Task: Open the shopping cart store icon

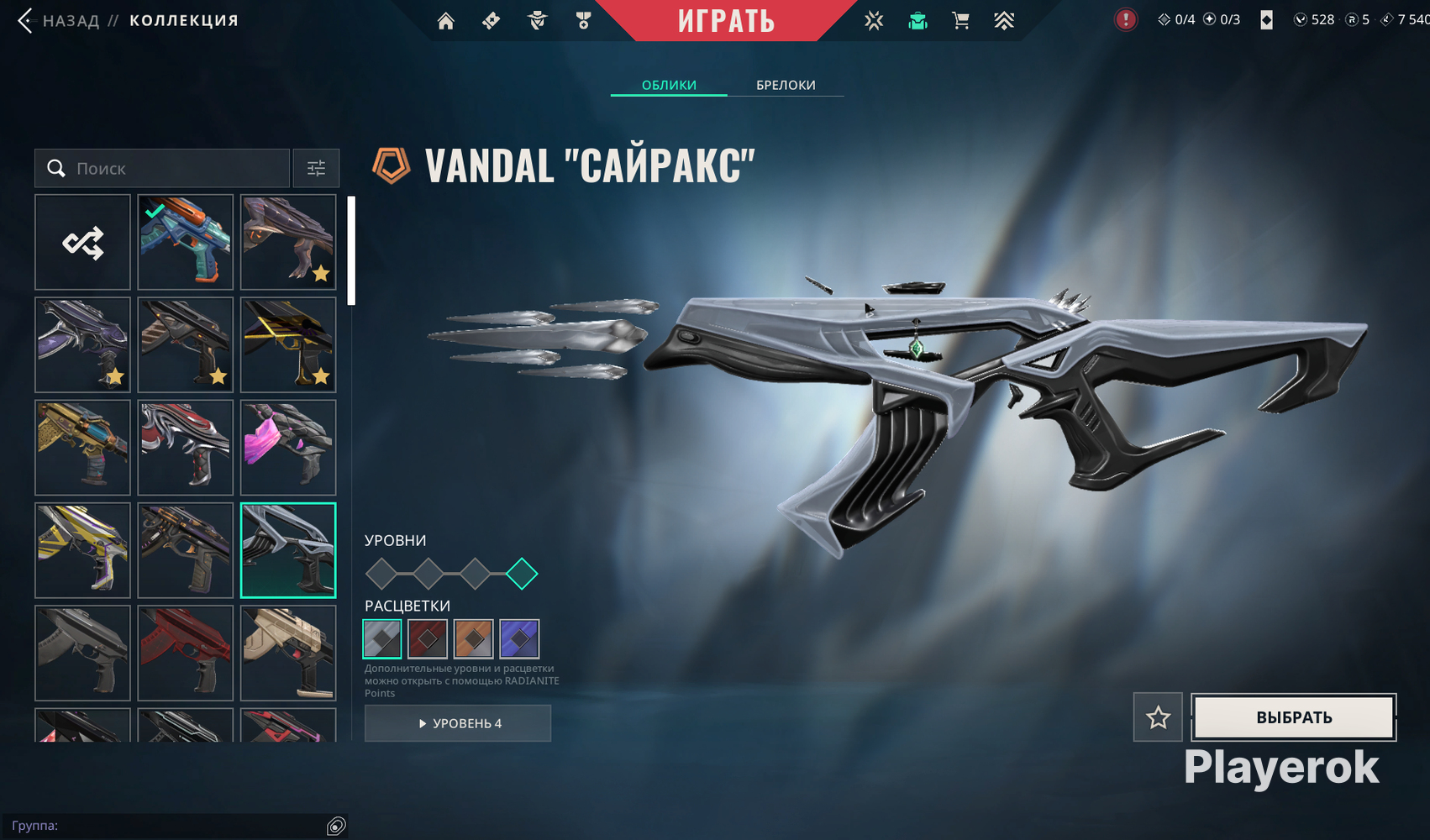Action: coord(960,21)
